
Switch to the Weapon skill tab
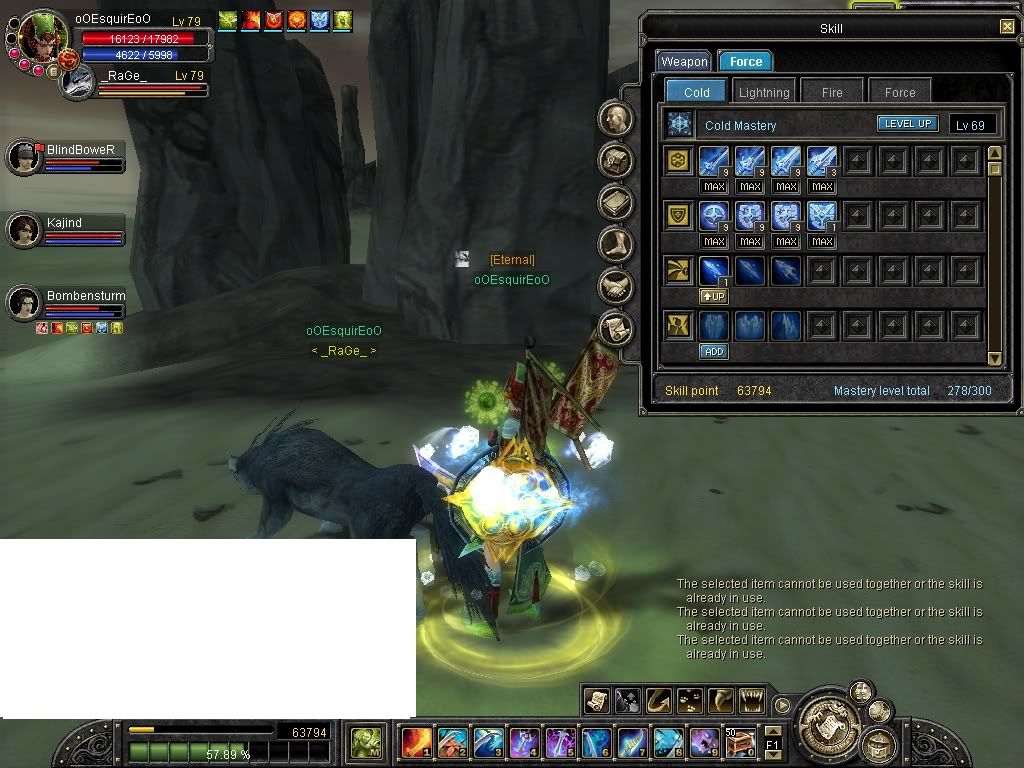684,62
